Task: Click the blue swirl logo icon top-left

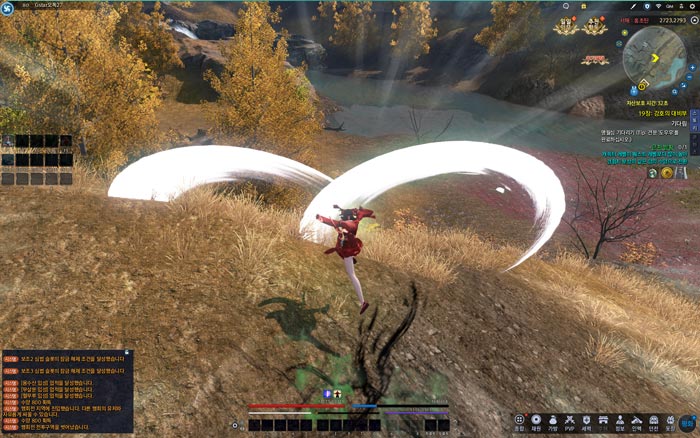Action: 7,9
